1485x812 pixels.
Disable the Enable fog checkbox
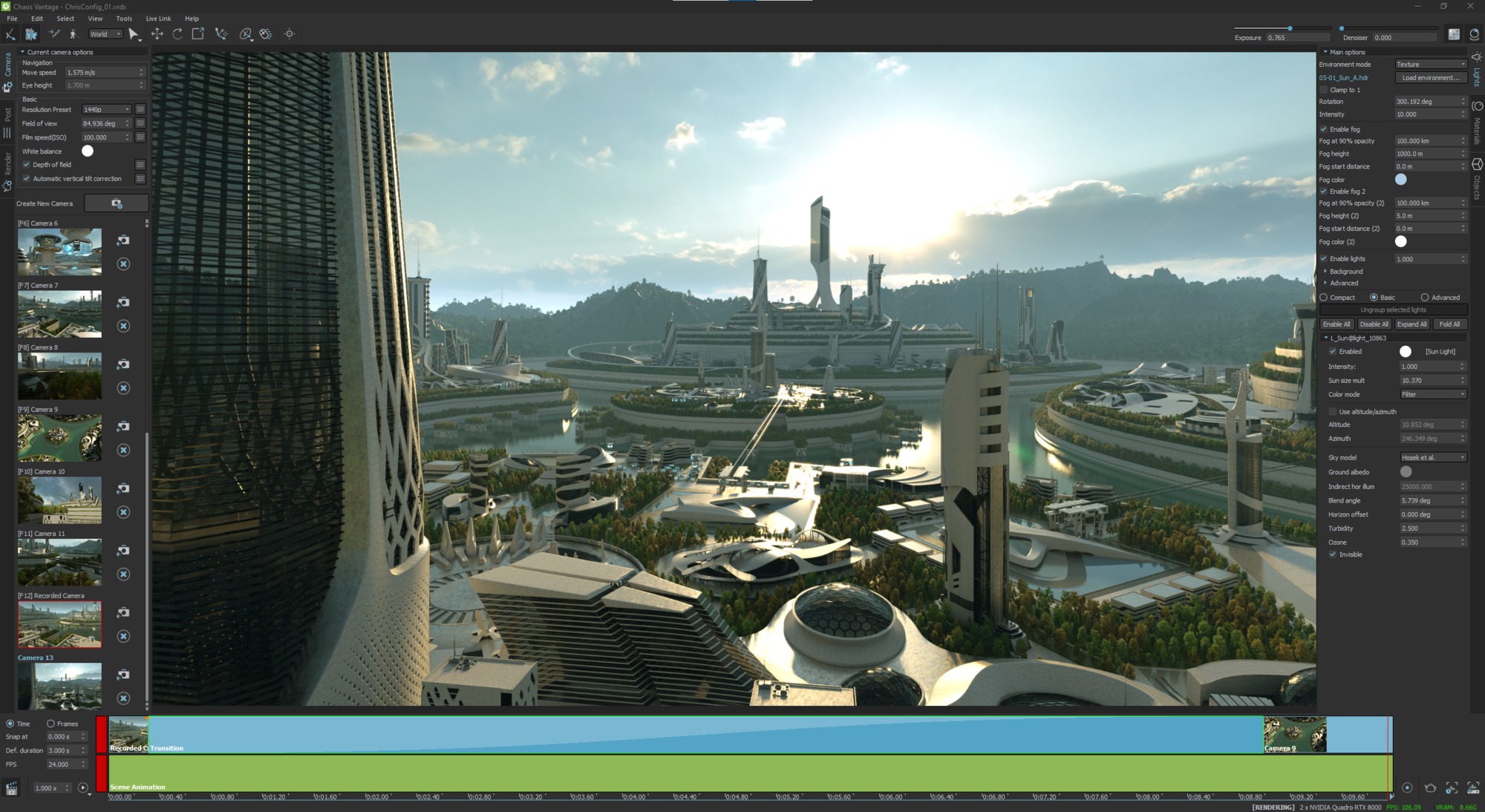coord(1325,128)
